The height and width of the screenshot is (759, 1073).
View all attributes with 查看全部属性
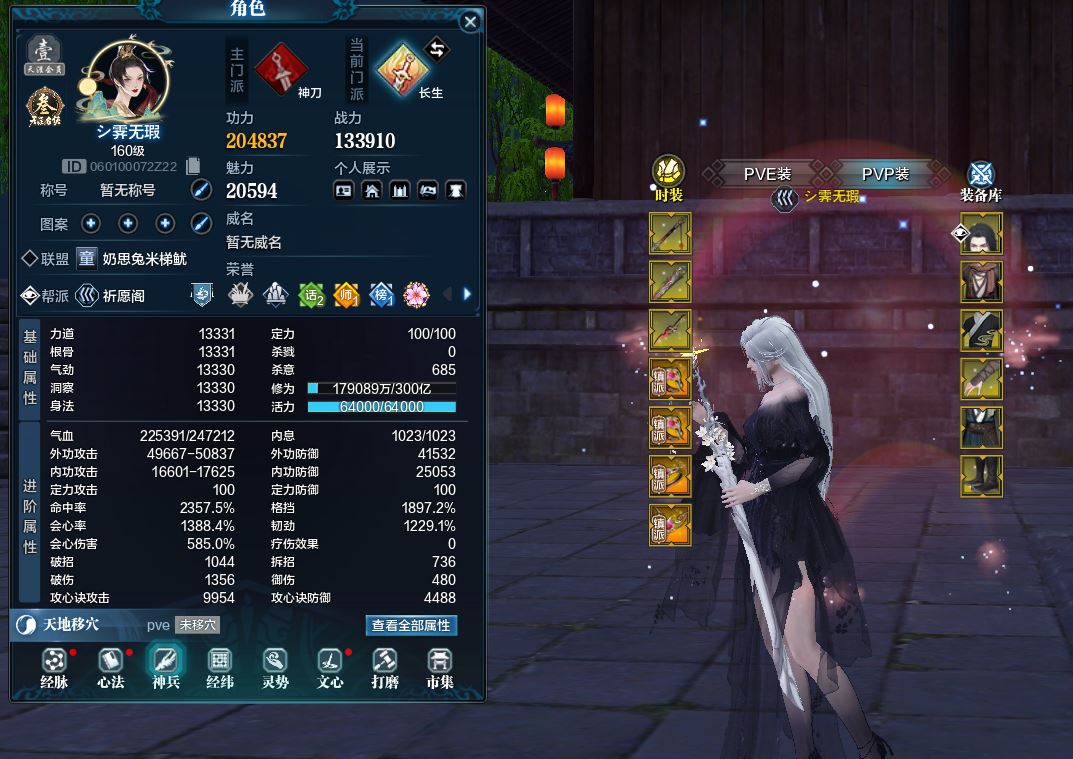point(411,625)
